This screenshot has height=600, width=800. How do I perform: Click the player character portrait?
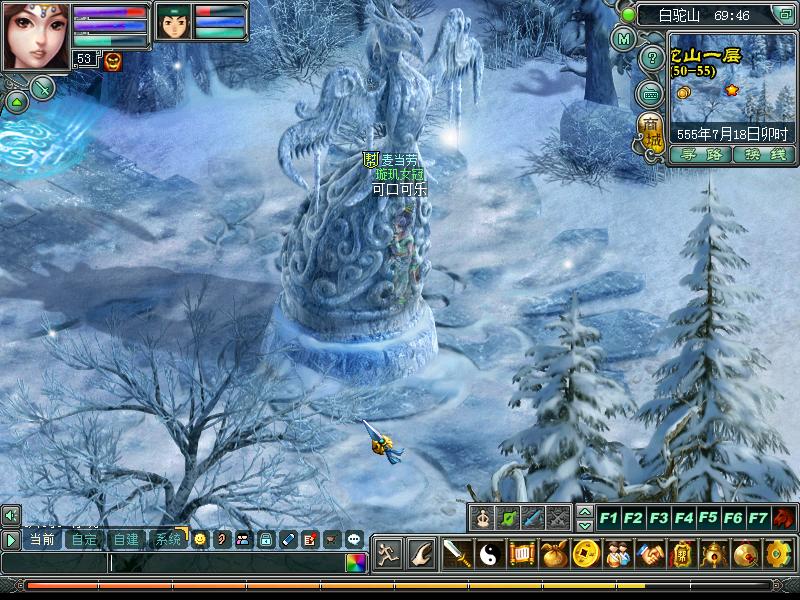34,35
